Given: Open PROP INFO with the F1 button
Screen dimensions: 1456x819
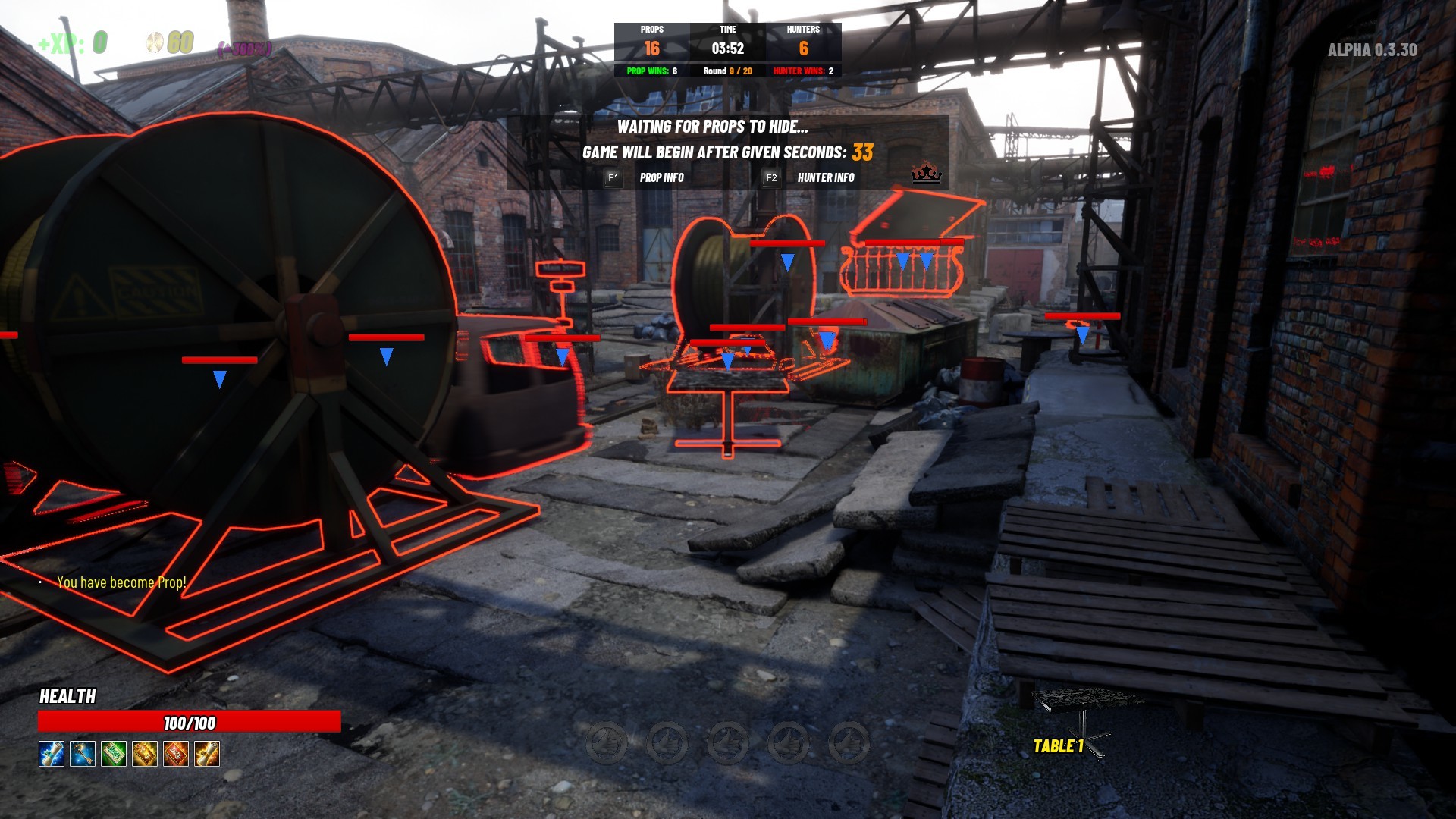Looking at the screenshot, I should click(613, 177).
